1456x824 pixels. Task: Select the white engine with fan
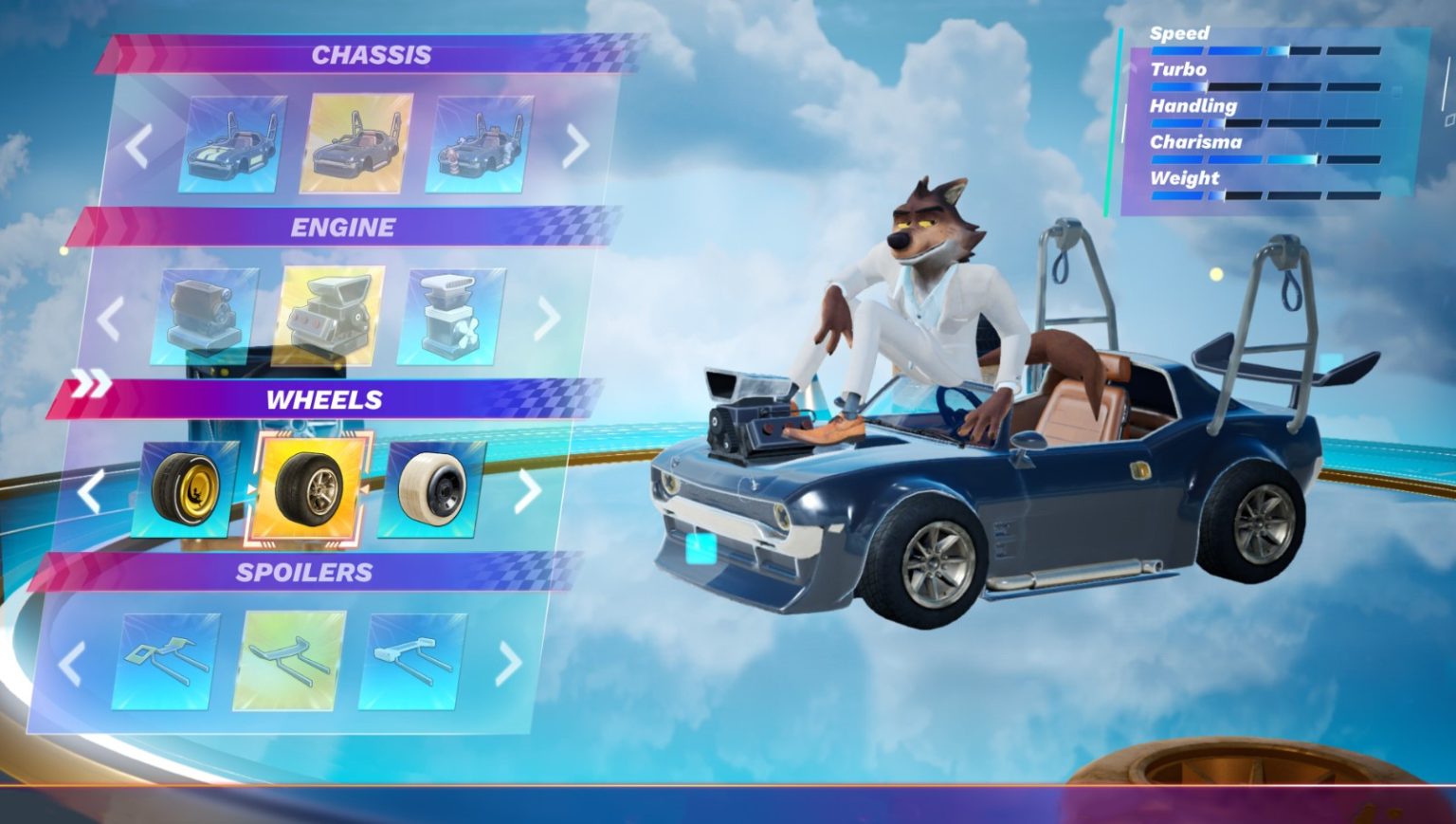pyautogui.click(x=453, y=316)
